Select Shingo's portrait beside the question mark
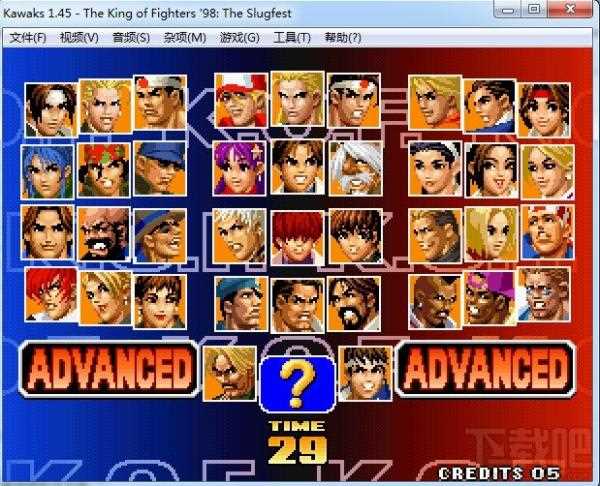 coord(364,372)
